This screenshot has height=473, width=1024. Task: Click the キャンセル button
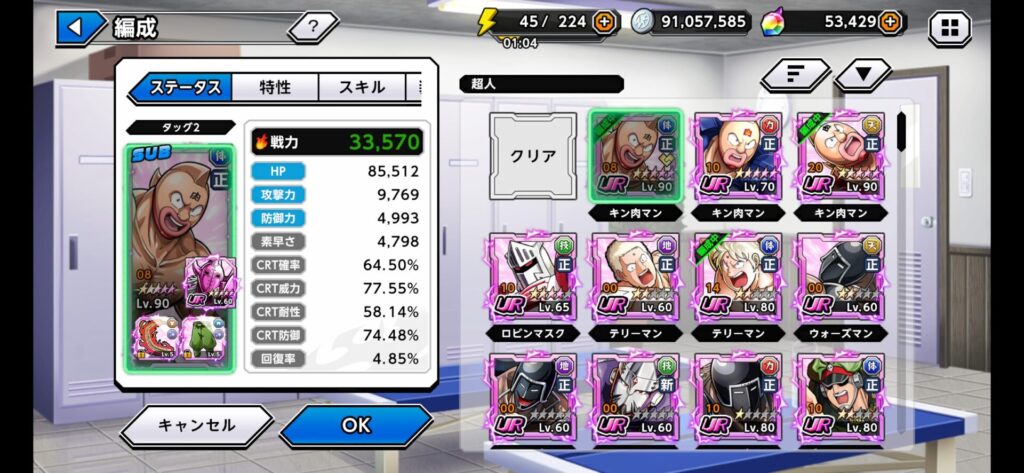coord(196,425)
